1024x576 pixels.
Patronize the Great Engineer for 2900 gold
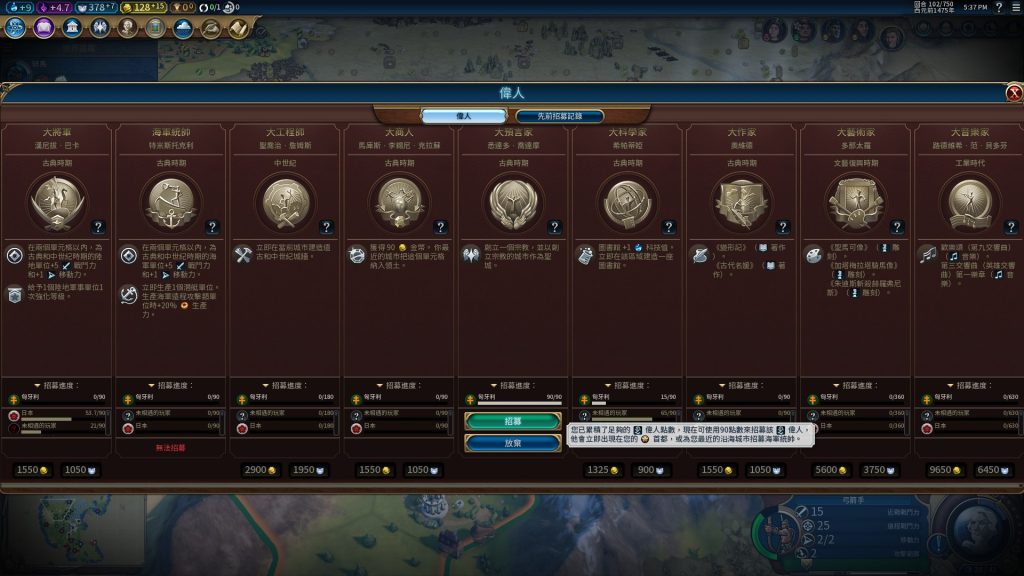[x=259, y=470]
